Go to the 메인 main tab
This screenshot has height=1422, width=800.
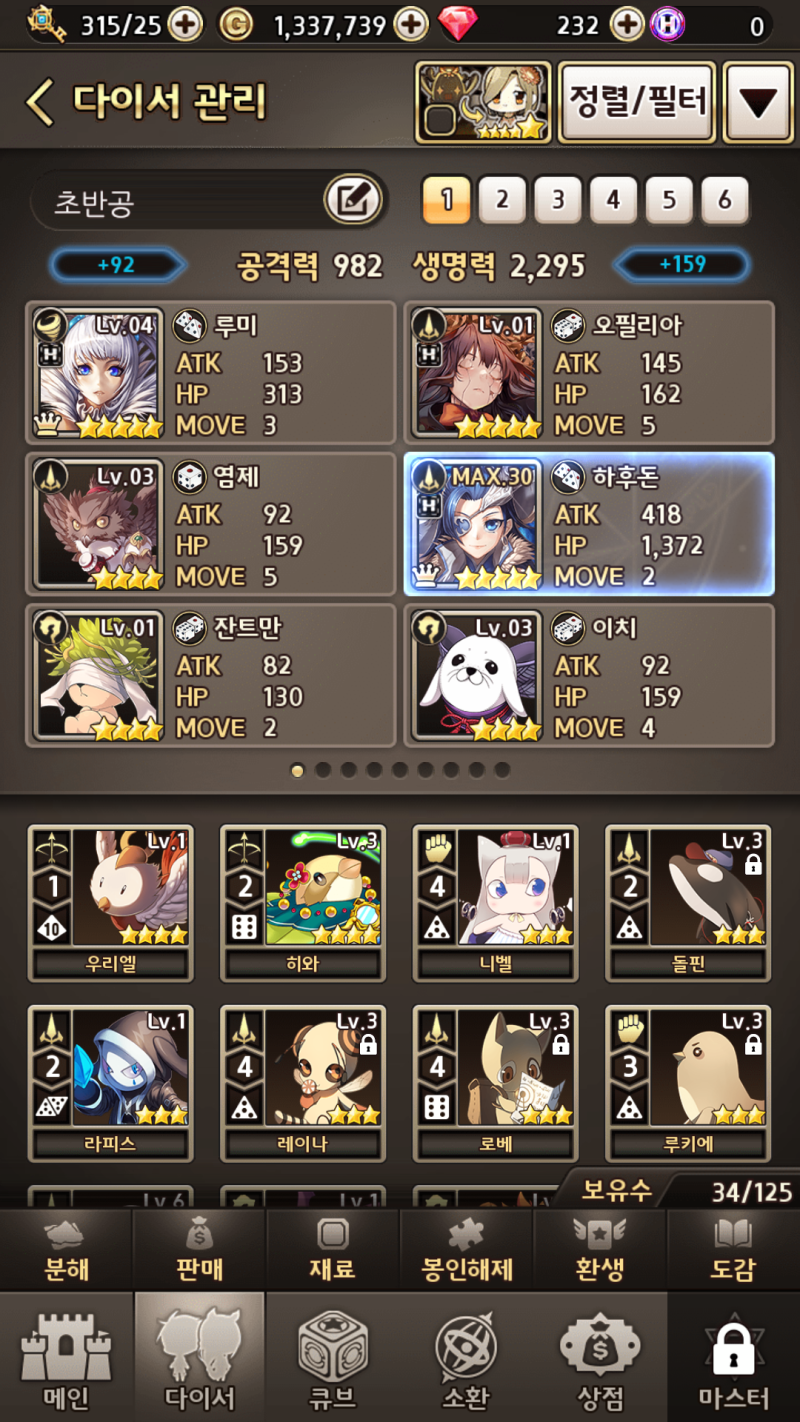[x=66, y=1358]
